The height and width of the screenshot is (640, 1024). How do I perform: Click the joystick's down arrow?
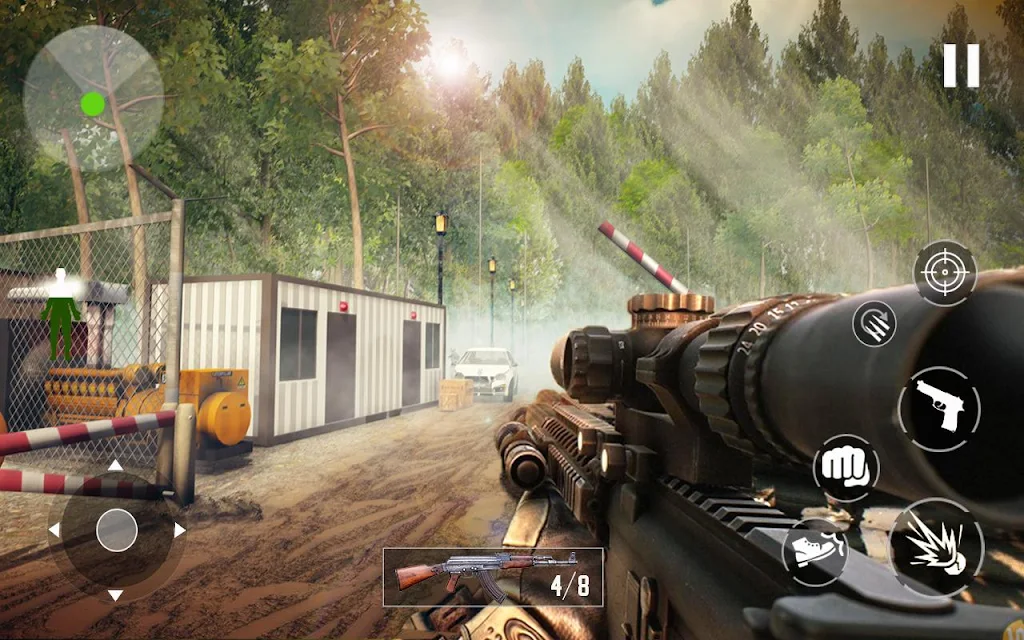pos(116,595)
